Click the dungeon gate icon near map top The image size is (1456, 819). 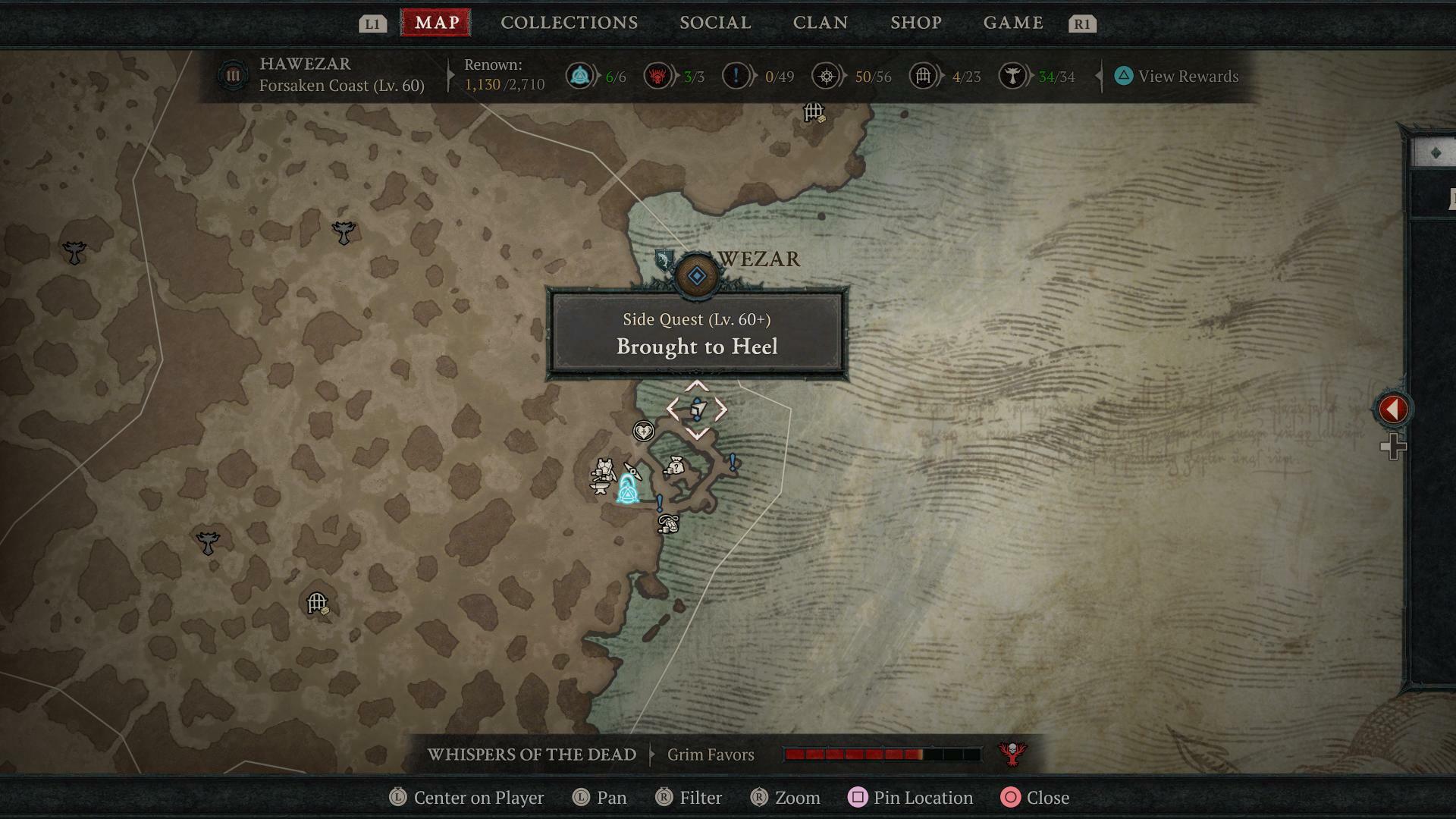(x=814, y=113)
